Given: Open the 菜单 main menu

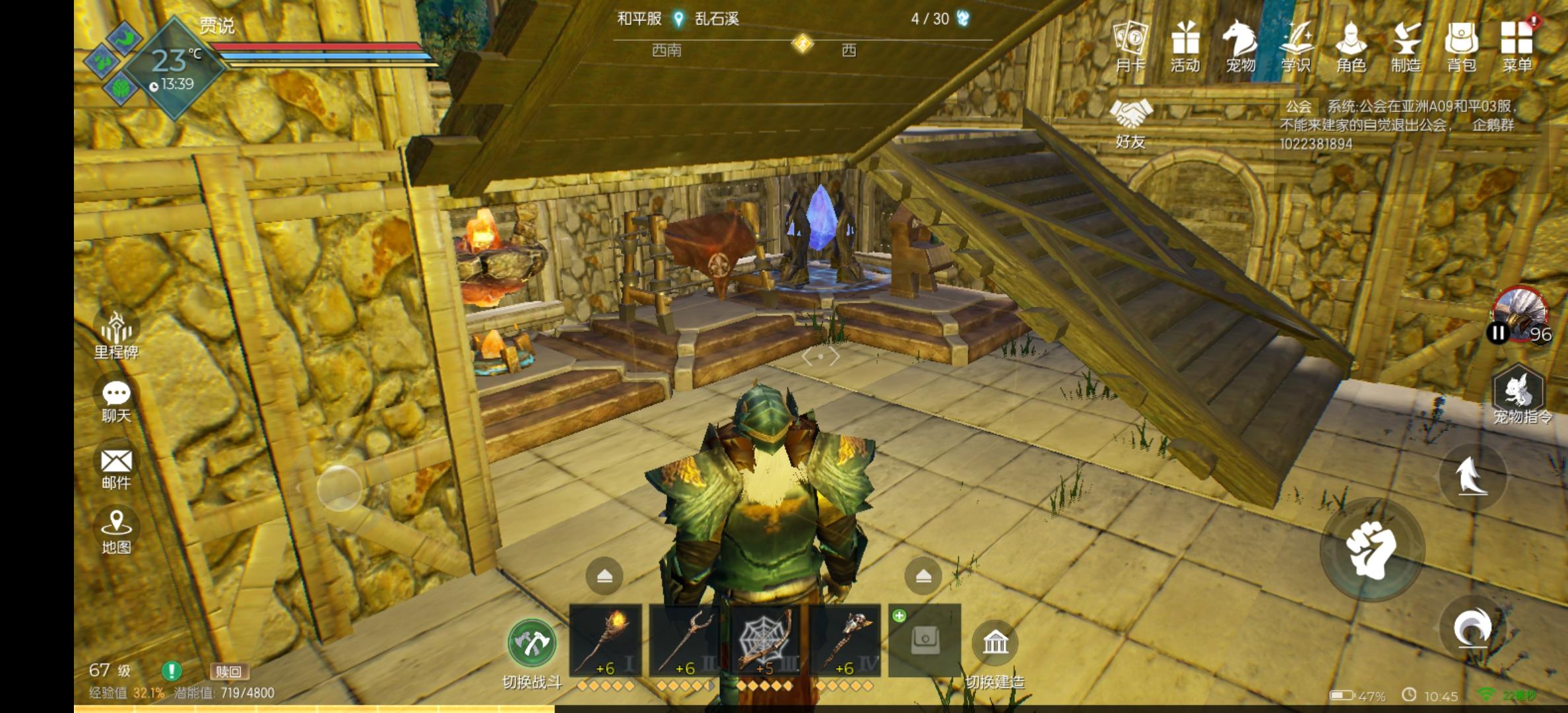Looking at the screenshot, I should pyautogui.click(x=1517, y=45).
